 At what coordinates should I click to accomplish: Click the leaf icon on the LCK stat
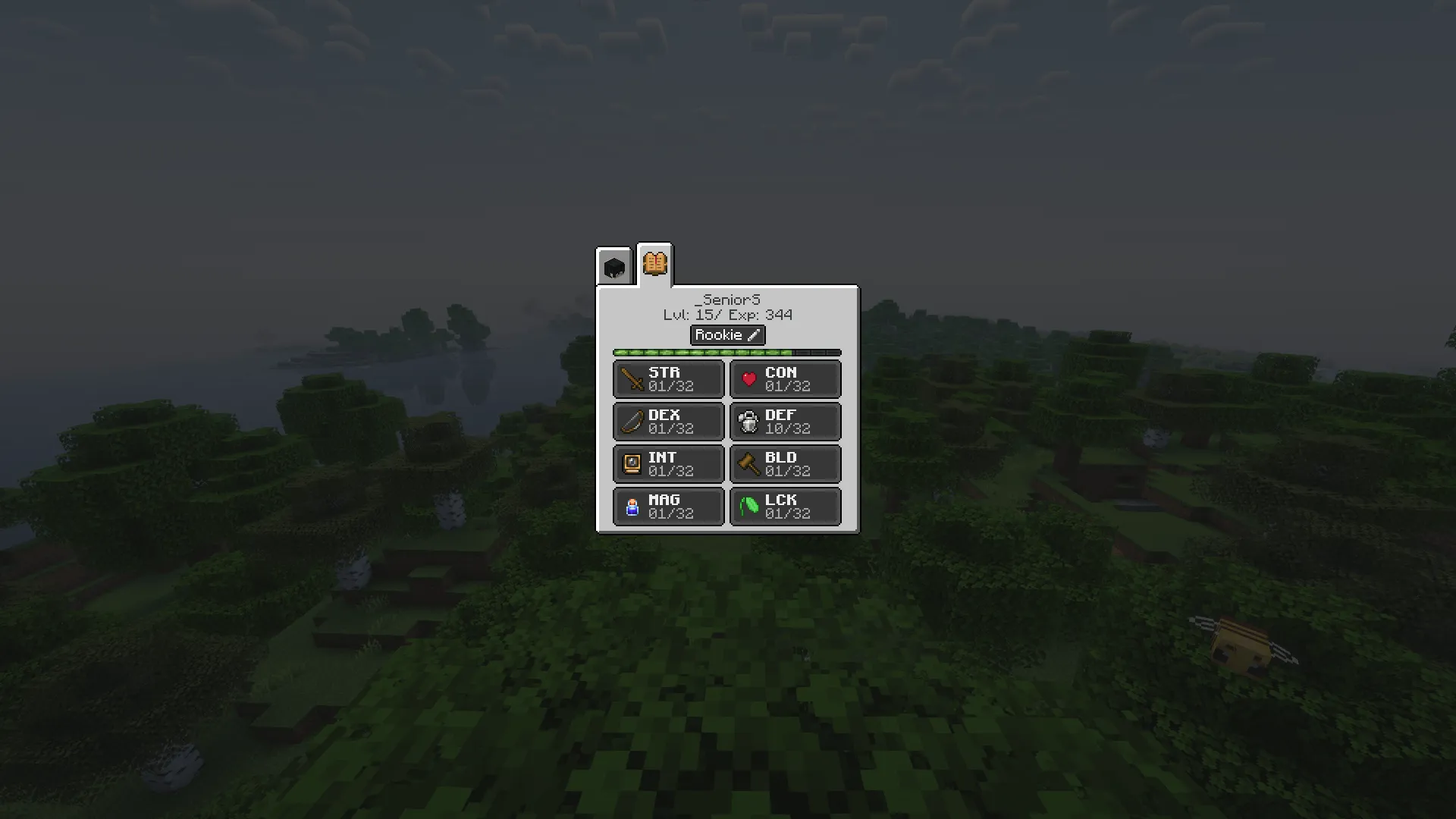click(x=748, y=507)
